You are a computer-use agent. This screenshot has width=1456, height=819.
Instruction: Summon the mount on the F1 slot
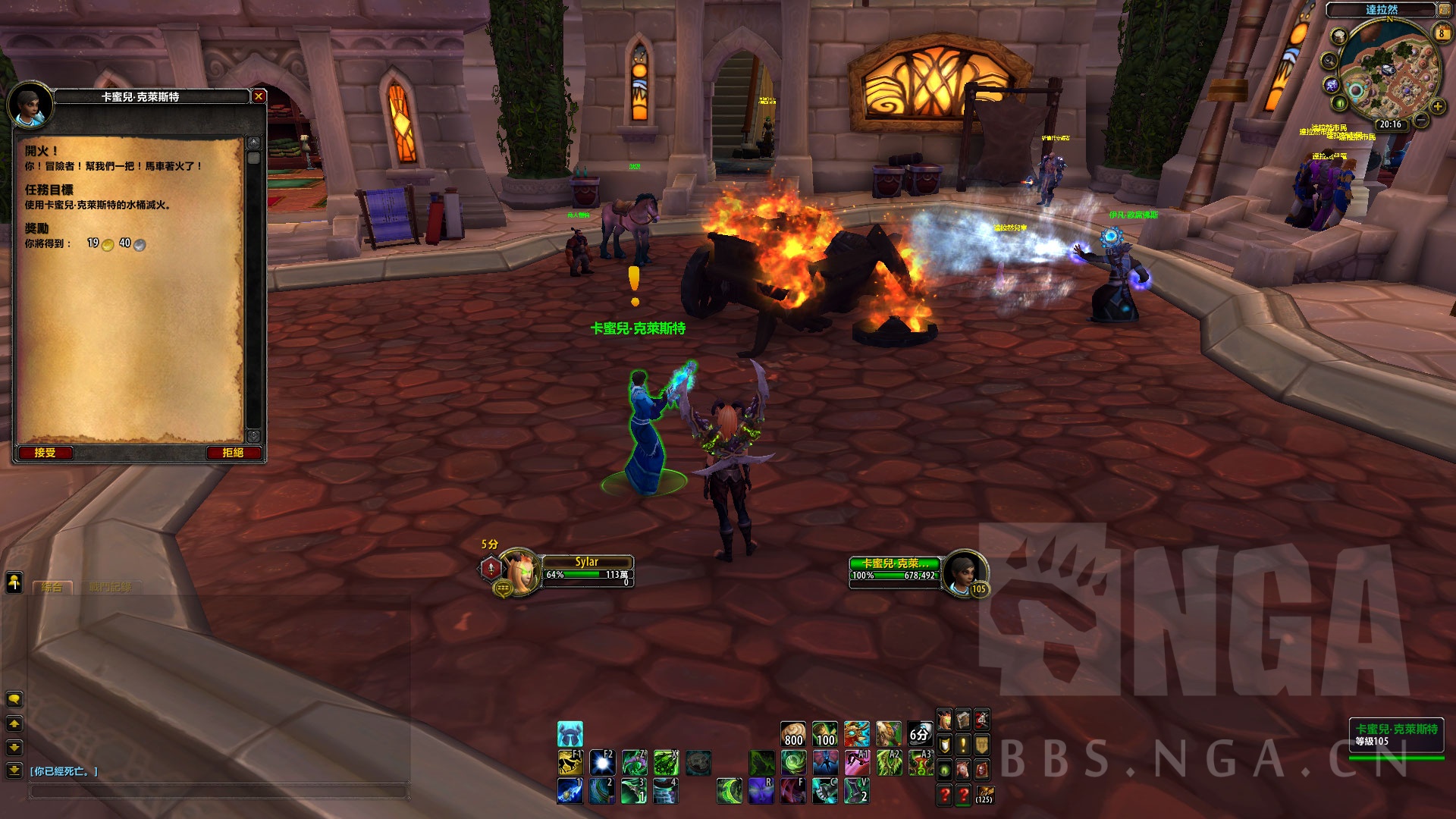click(x=570, y=762)
